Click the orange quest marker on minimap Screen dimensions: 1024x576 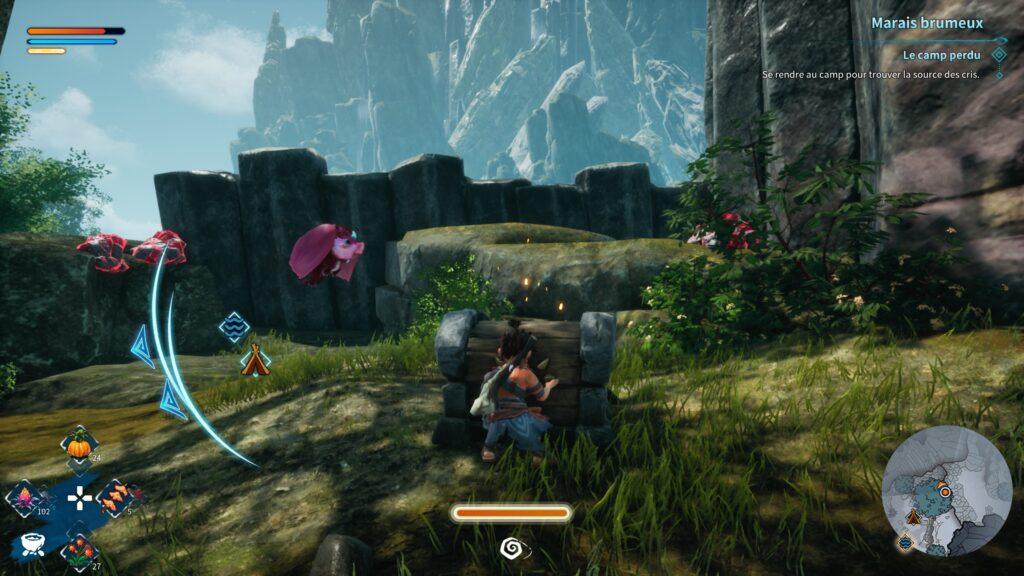(x=943, y=491)
